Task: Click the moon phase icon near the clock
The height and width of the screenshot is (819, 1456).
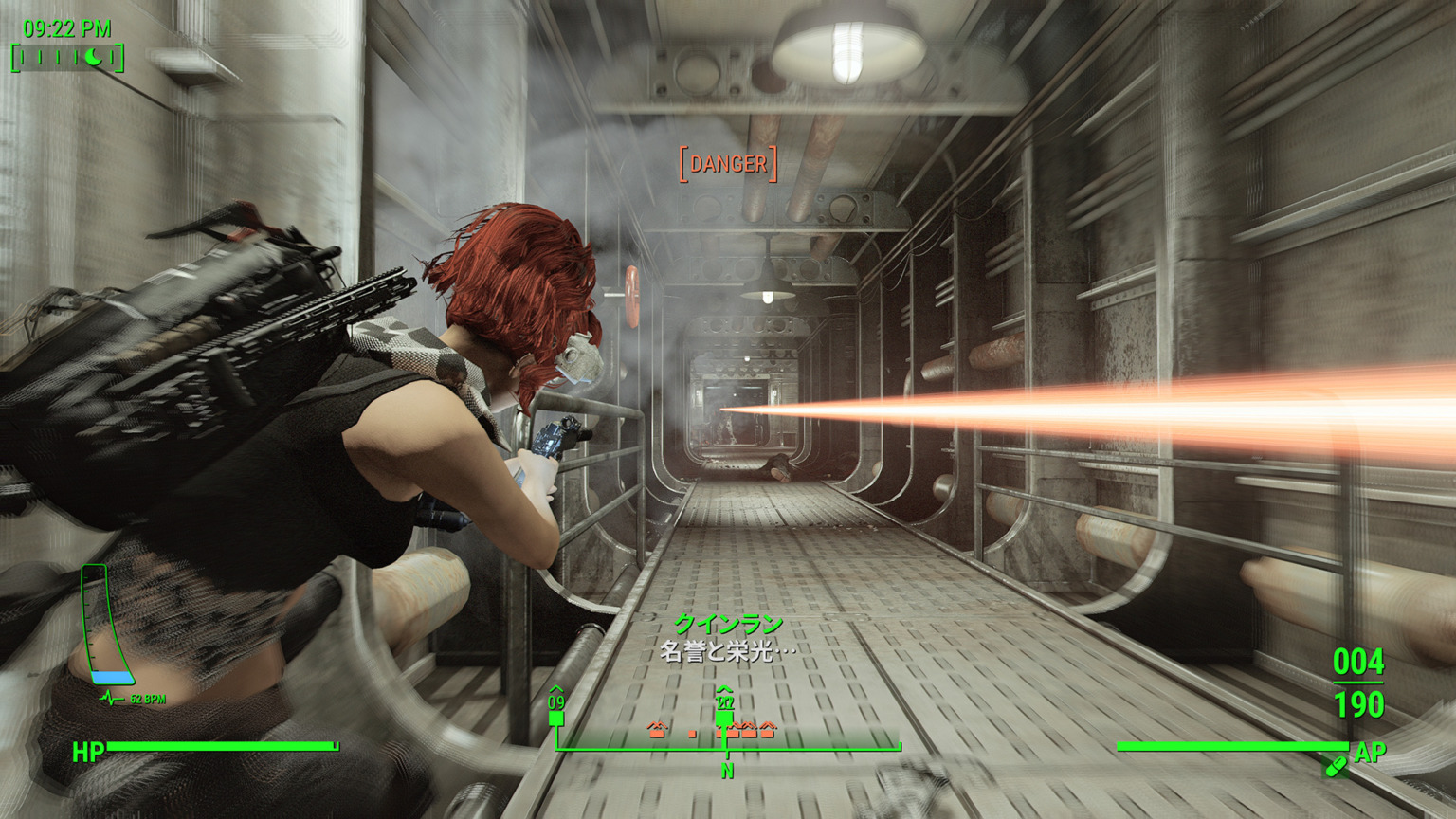Action: tap(93, 57)
